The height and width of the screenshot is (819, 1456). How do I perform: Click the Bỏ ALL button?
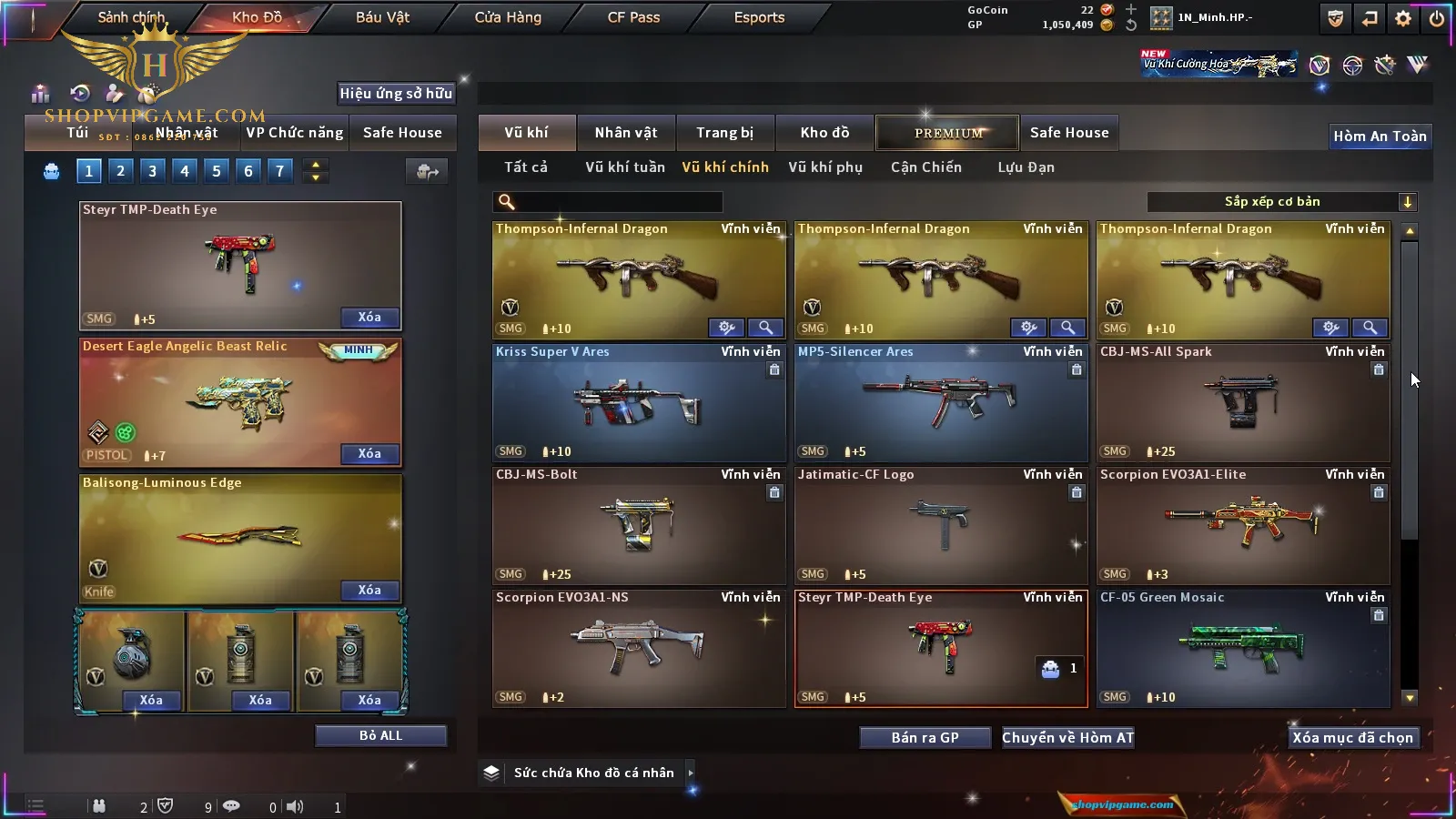pyautogui.click(x=380, y=736)
